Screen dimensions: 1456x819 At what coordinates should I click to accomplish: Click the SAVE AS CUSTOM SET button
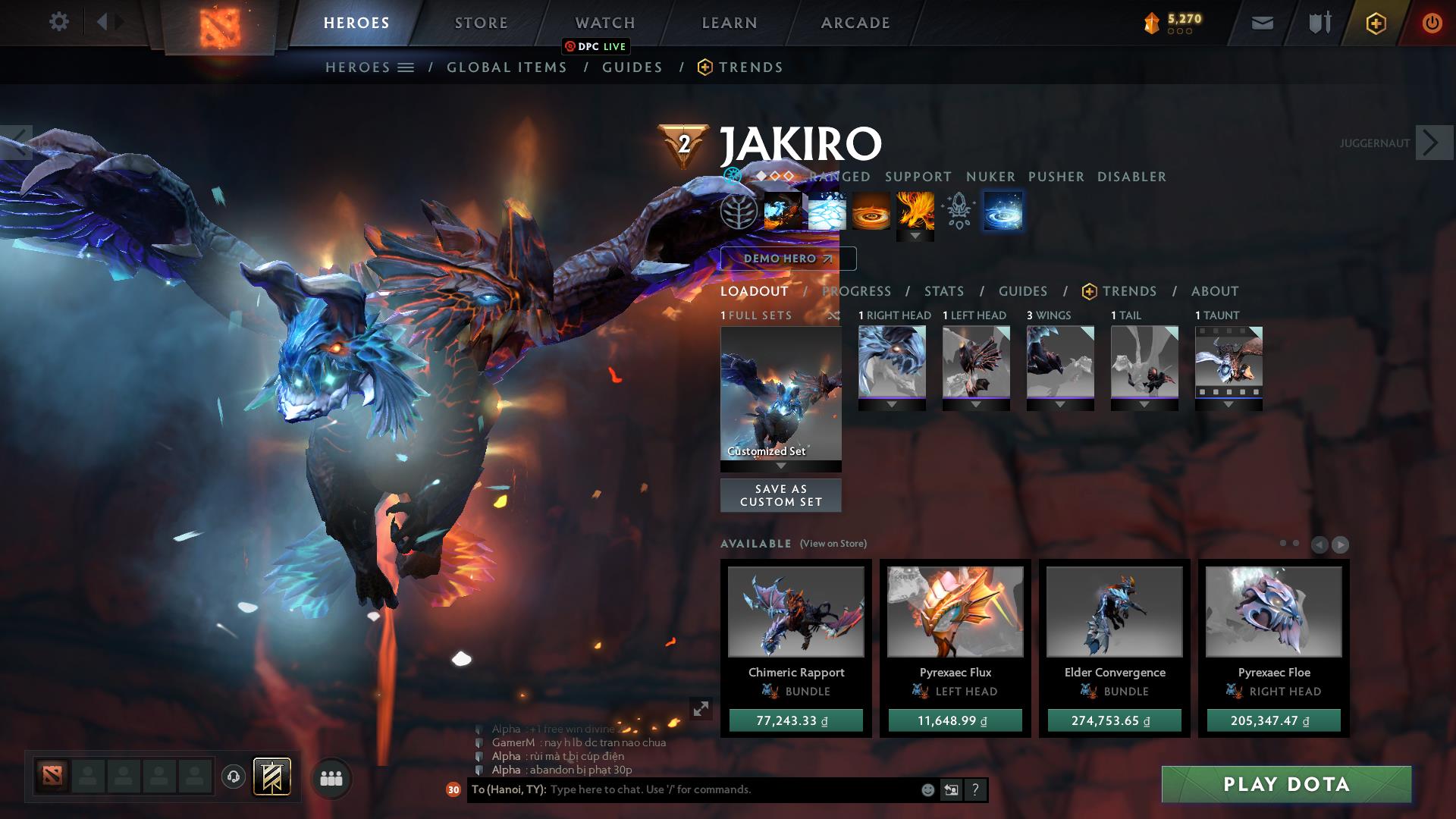click(780, 495)
